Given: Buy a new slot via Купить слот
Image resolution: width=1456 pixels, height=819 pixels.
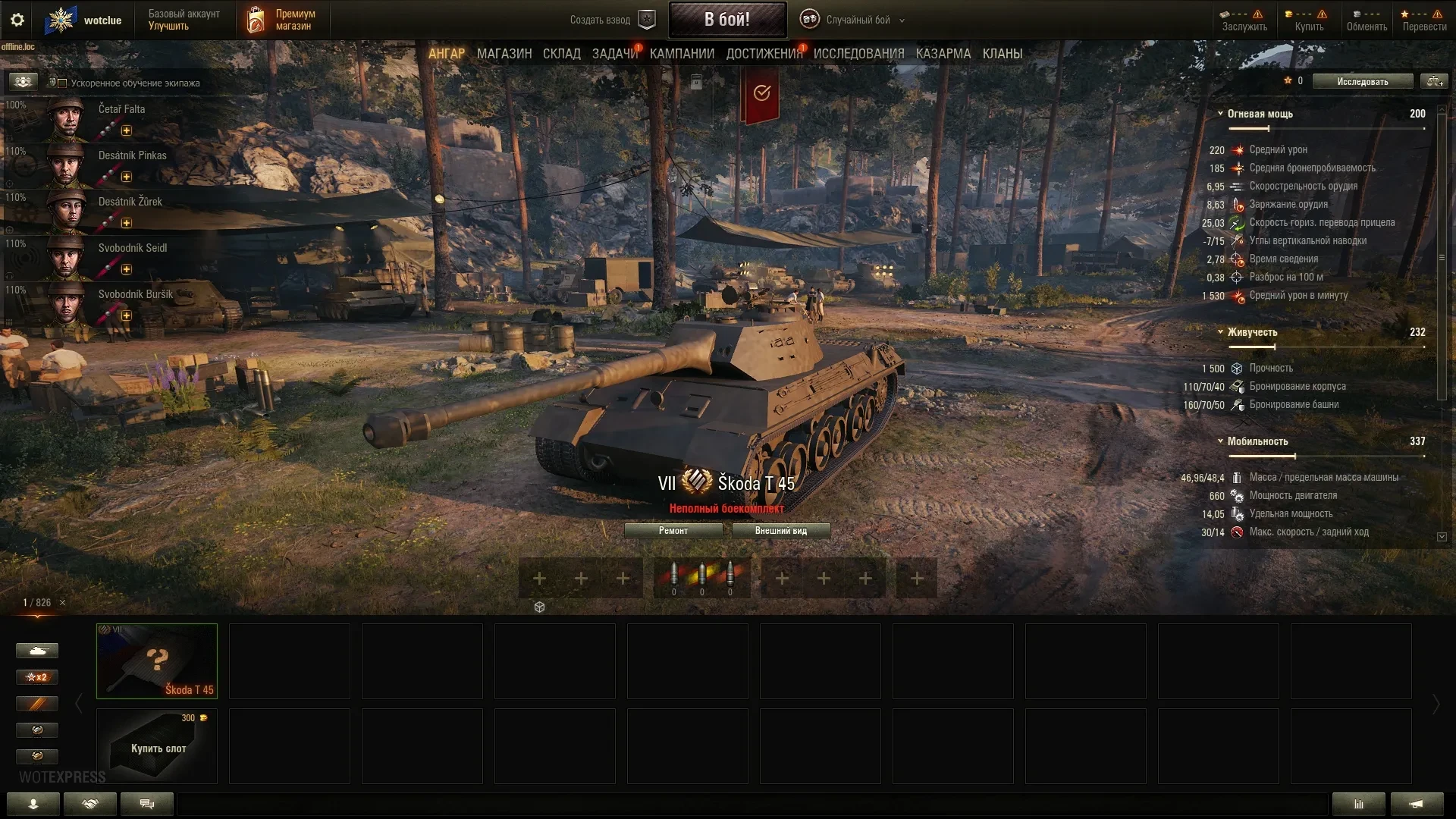Looking at the screenshot, I should [157, 746].
